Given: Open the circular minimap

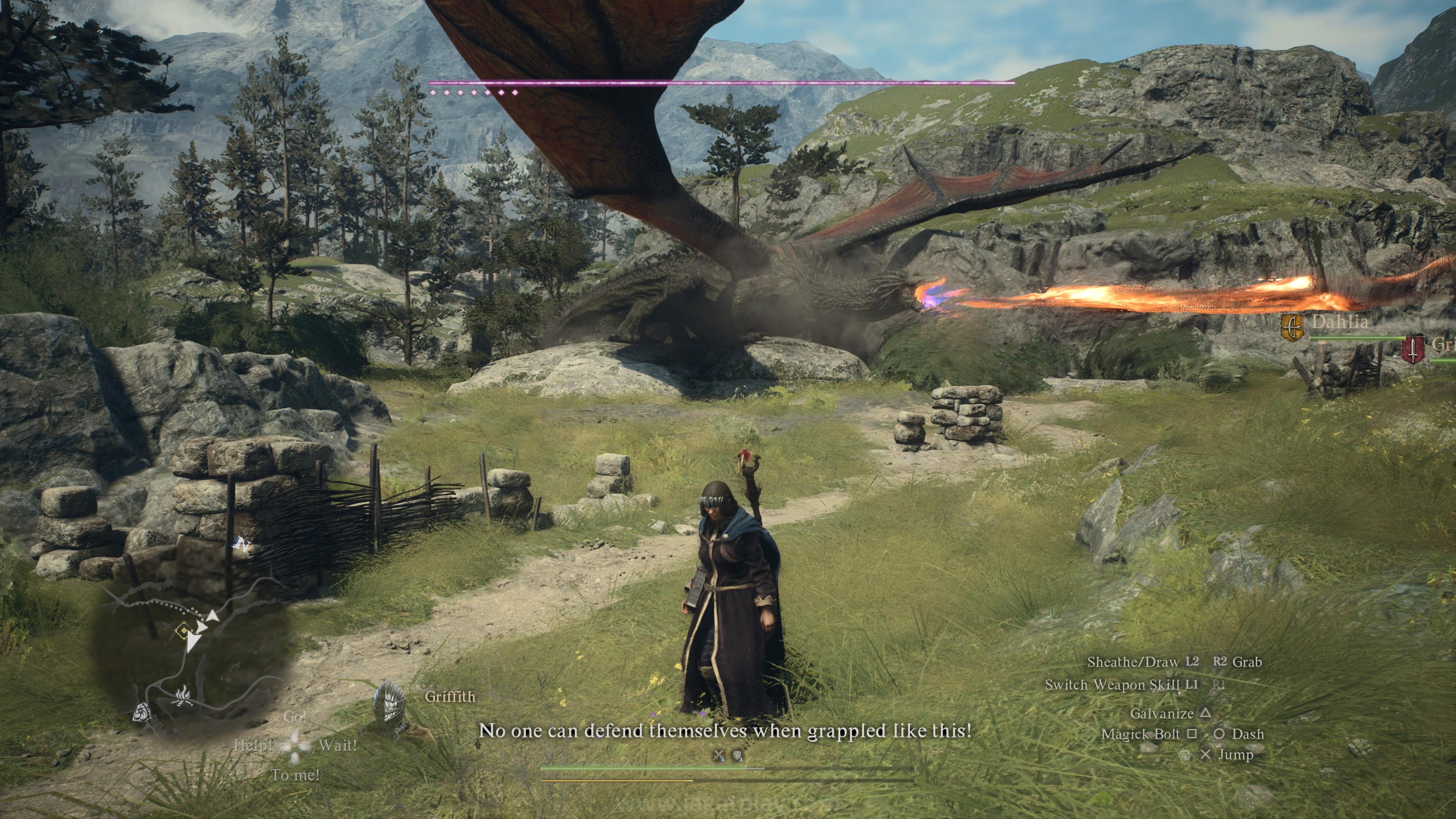Looking at the screenshot, I should 192,656.
